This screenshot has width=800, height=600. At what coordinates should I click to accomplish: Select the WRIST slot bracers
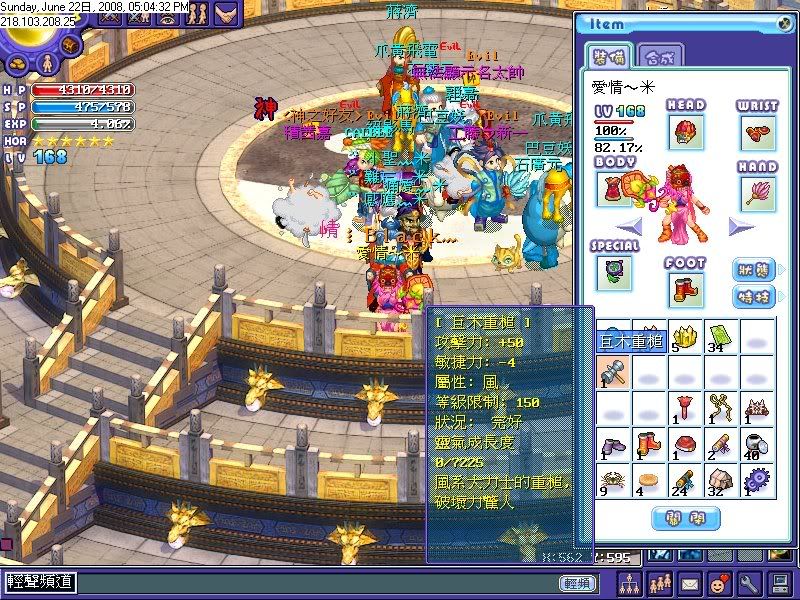click(759, 133)
